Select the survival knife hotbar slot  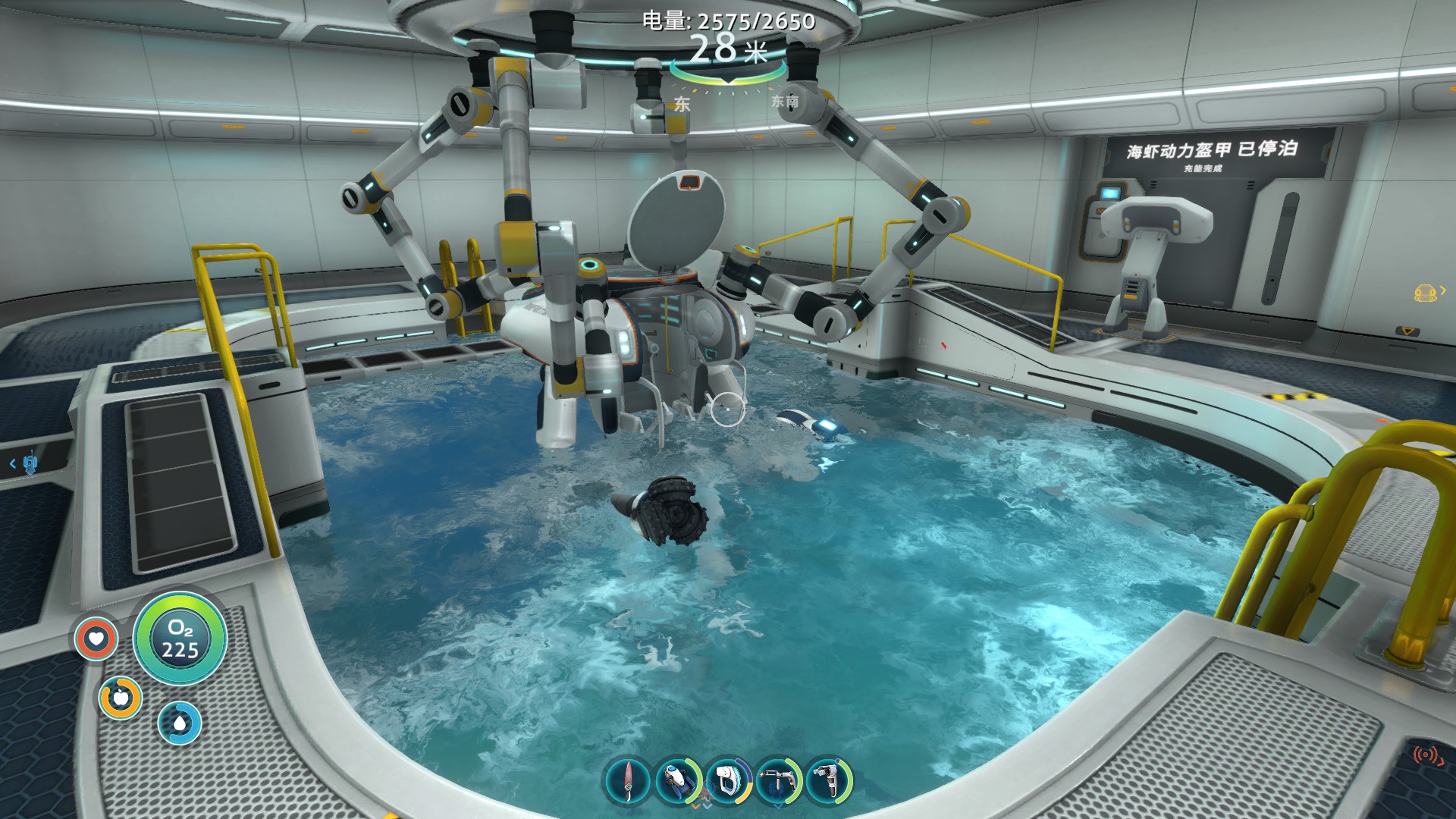coord(627,780)
